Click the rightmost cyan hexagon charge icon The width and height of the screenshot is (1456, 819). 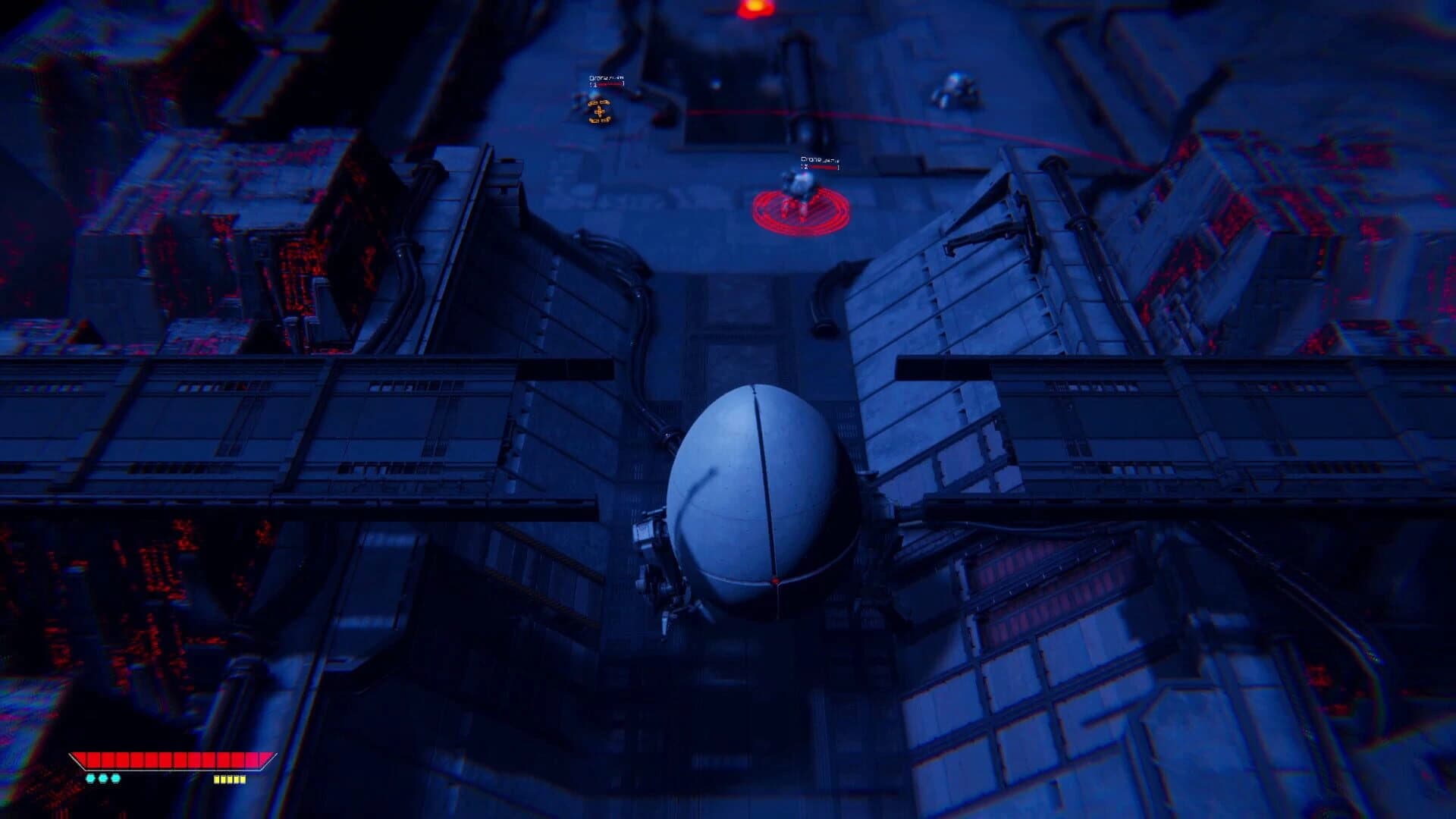click(116, 778)
